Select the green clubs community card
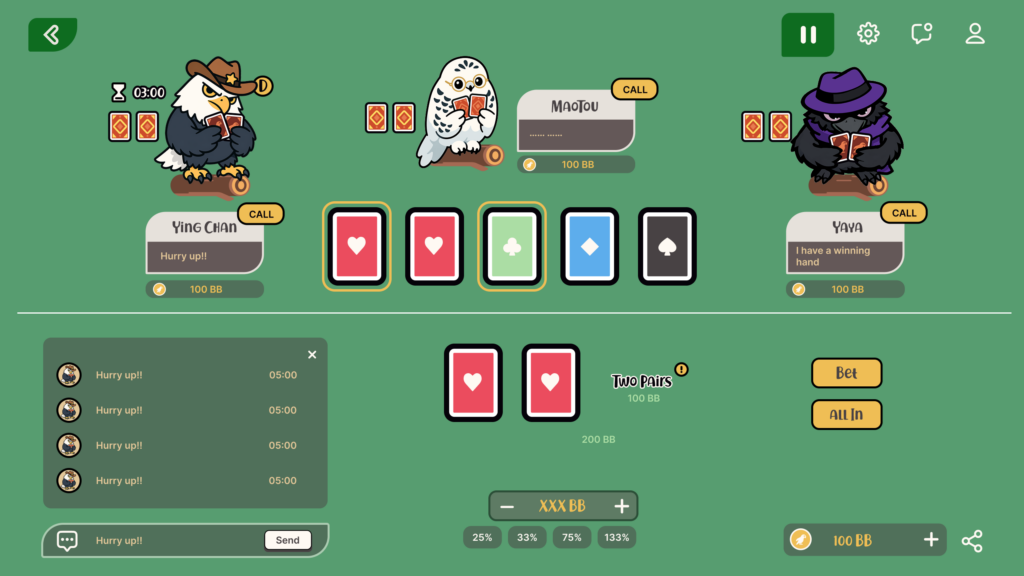Image resolution: width=1024 pixels, height=576 pixels. pos(512,246)
